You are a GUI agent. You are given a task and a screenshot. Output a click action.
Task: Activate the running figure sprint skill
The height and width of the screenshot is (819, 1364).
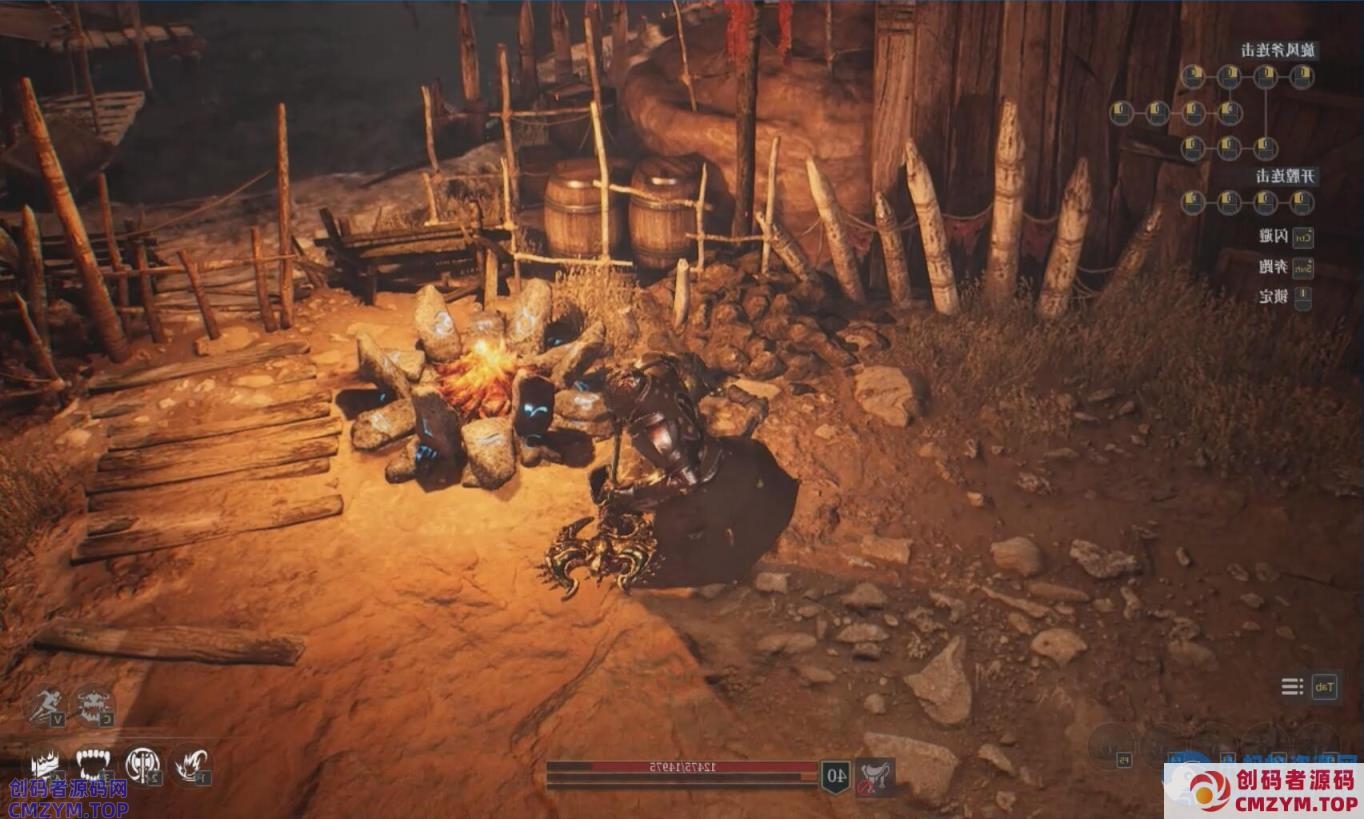tap(43, 706)
